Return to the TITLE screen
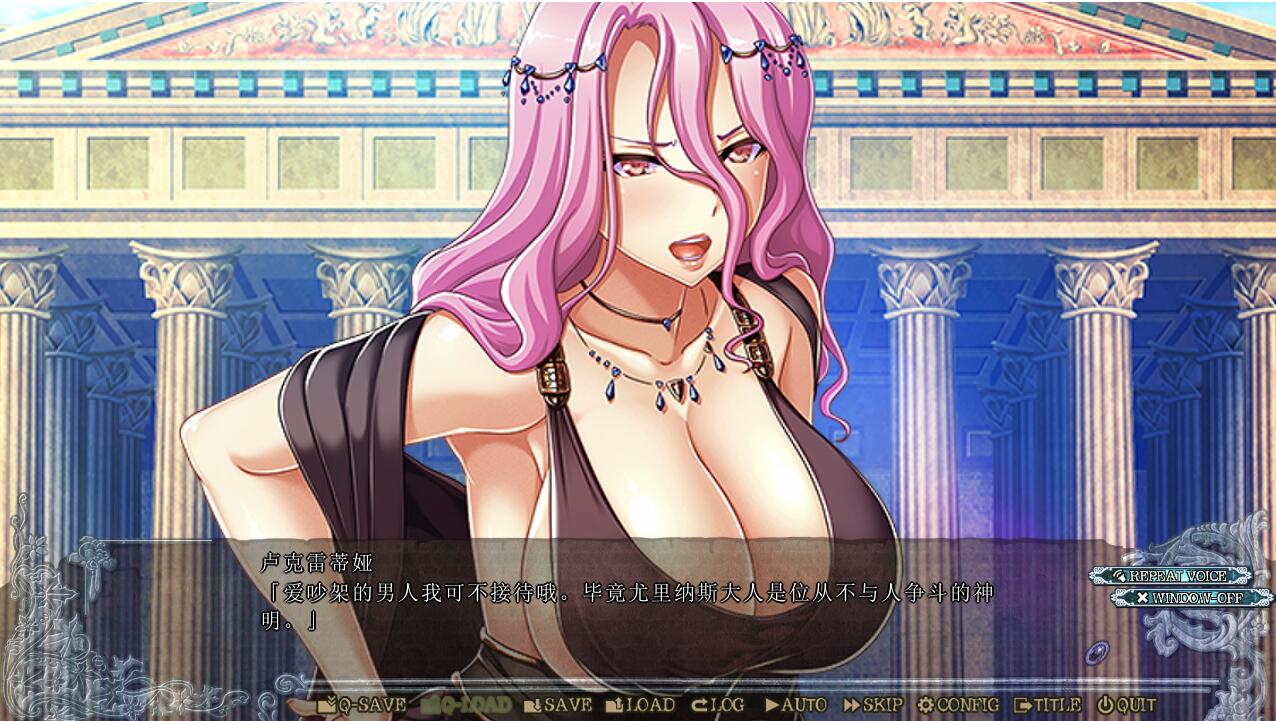 1047,705
